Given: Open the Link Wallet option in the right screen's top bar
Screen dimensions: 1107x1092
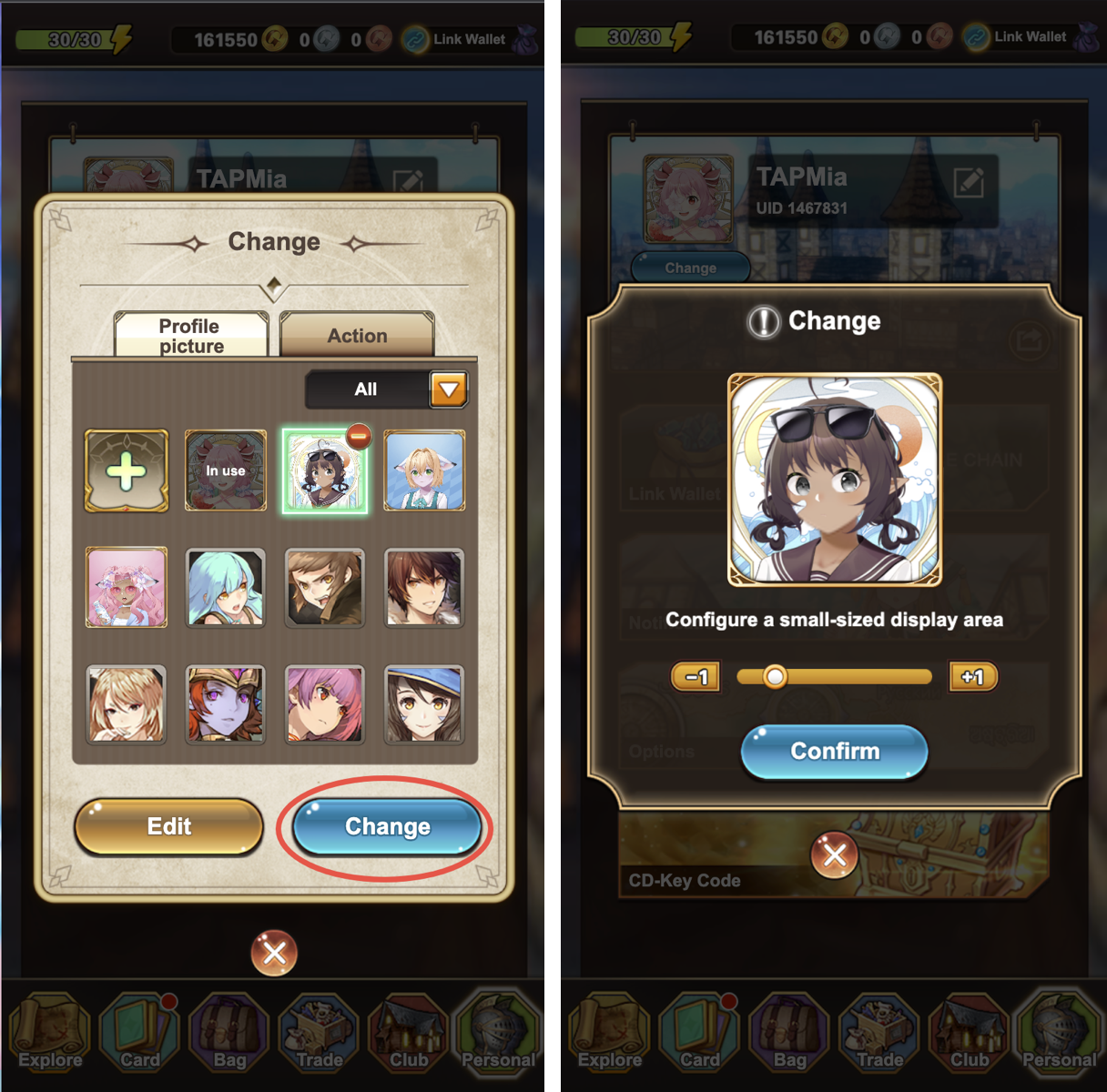Looking at the screenshot, I should pyautogui.click(x=1018, y=37).
